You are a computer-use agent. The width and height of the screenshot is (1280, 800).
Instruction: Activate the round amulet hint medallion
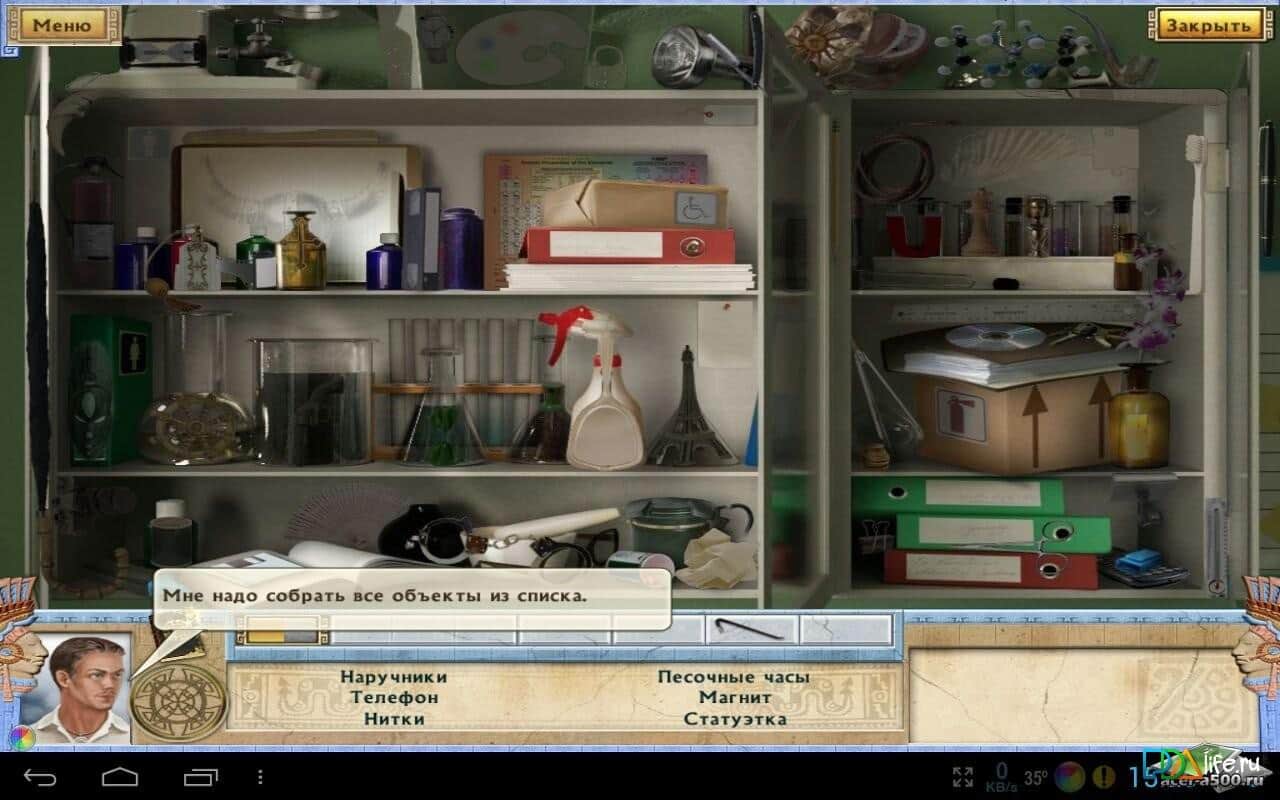pos(179,697)
